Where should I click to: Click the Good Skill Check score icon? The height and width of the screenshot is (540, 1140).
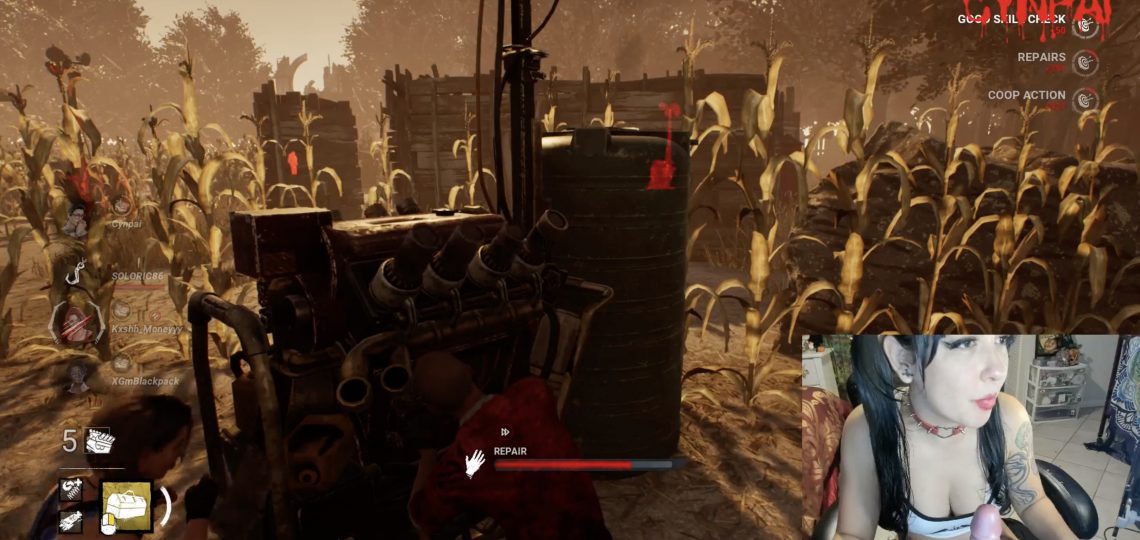click(1085, 25)
